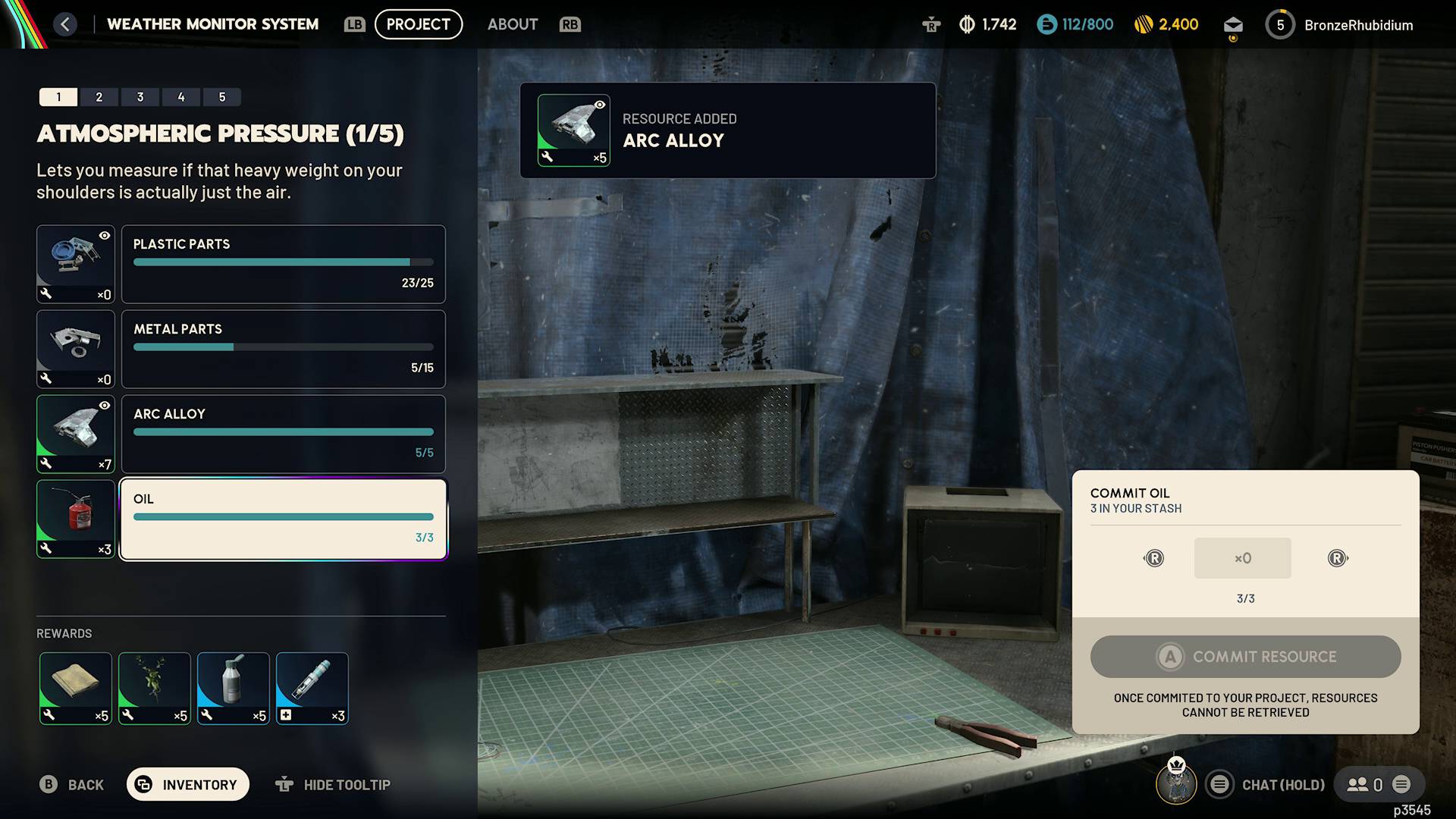Select the Oil requirement row
Screen dimensions: 1456x819
[283, 519]
